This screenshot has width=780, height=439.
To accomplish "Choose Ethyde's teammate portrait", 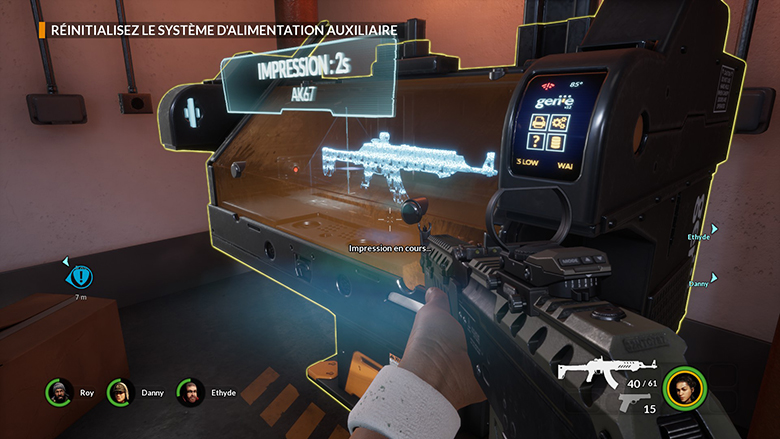I will 191,393.
